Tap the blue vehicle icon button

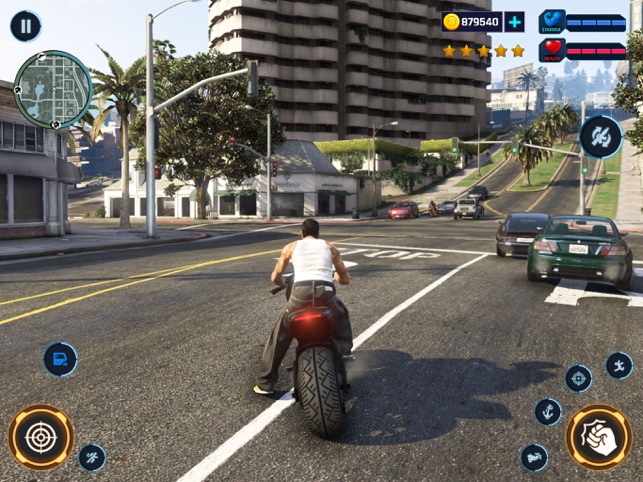point(60,359)
